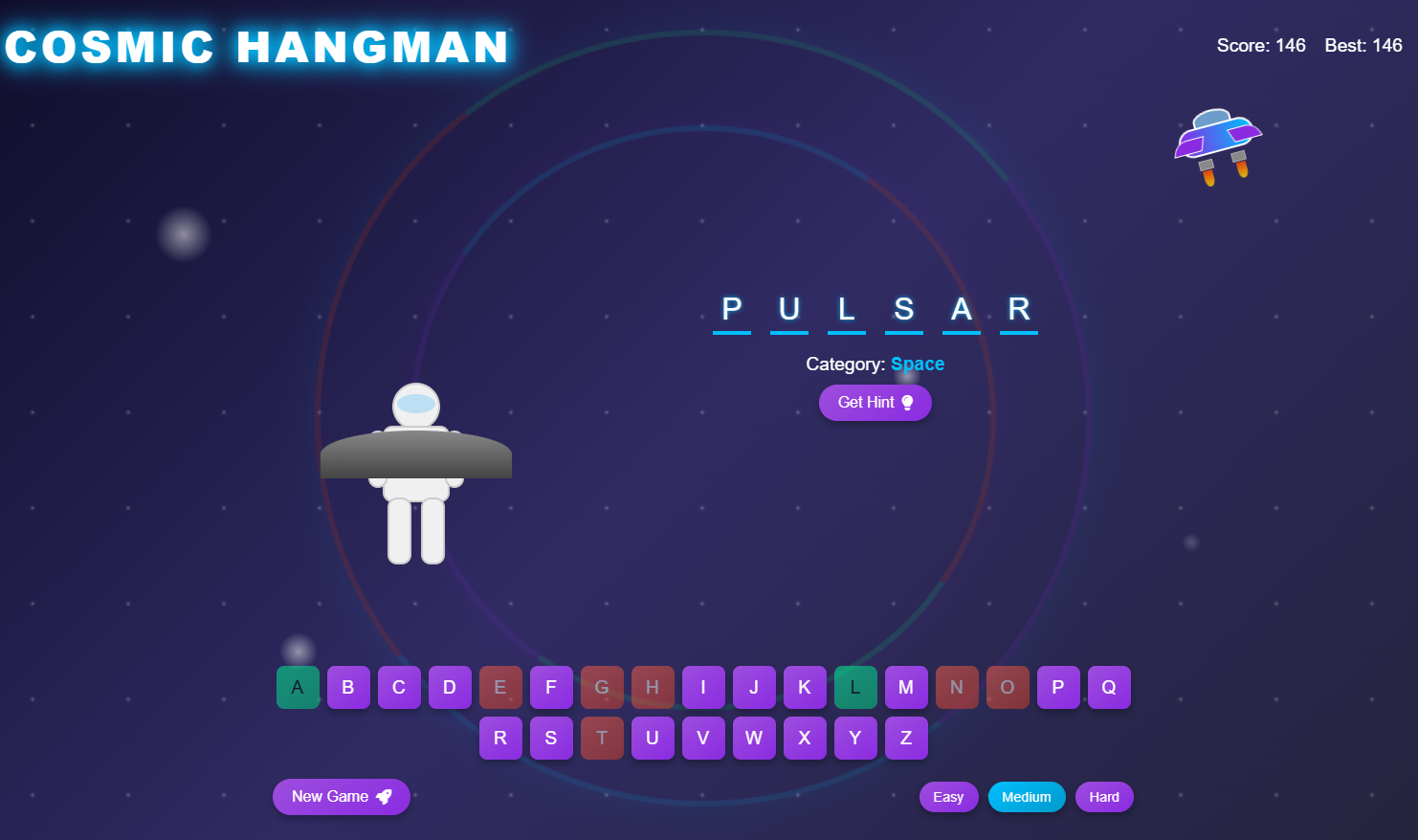The height and width of the screenshot is (840, 1418).
Task: Click the Score: 146 display
Action: 1261,45
